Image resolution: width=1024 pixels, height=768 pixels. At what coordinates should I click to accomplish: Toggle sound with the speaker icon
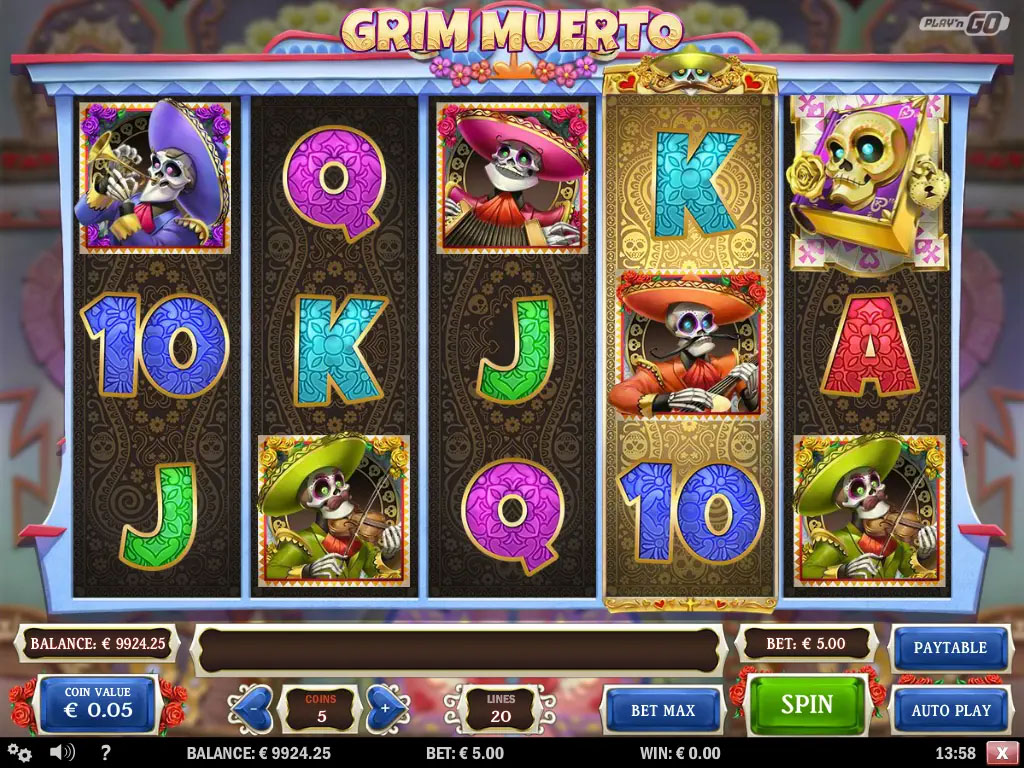pos(62,753)
